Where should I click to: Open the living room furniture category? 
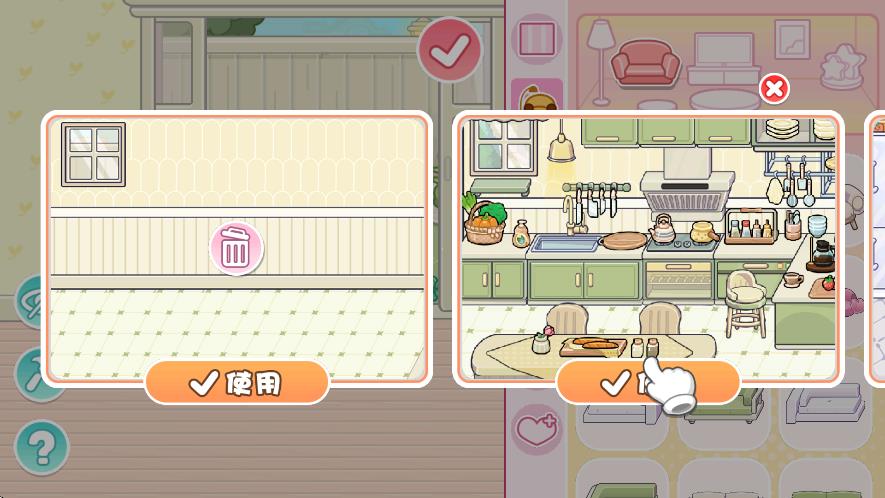[x=690, y=60]
